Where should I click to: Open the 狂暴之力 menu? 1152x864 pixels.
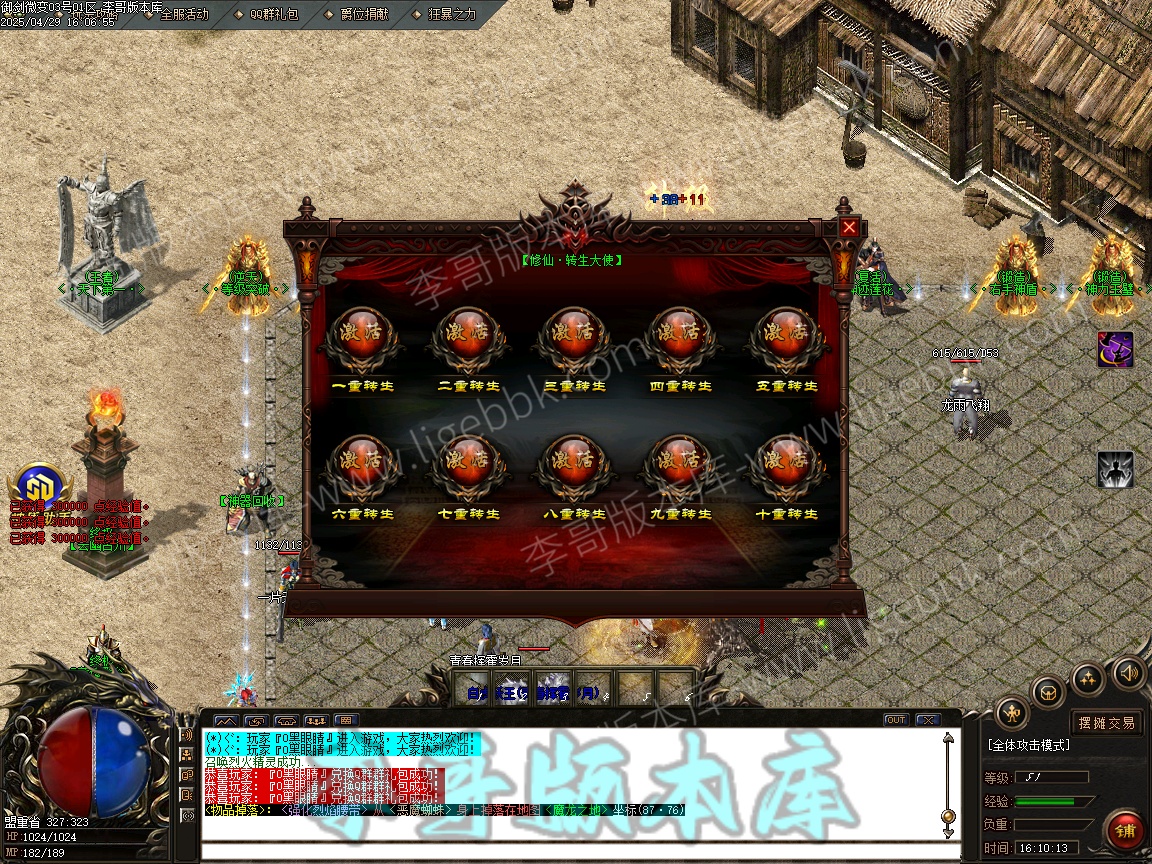[452, 14]
